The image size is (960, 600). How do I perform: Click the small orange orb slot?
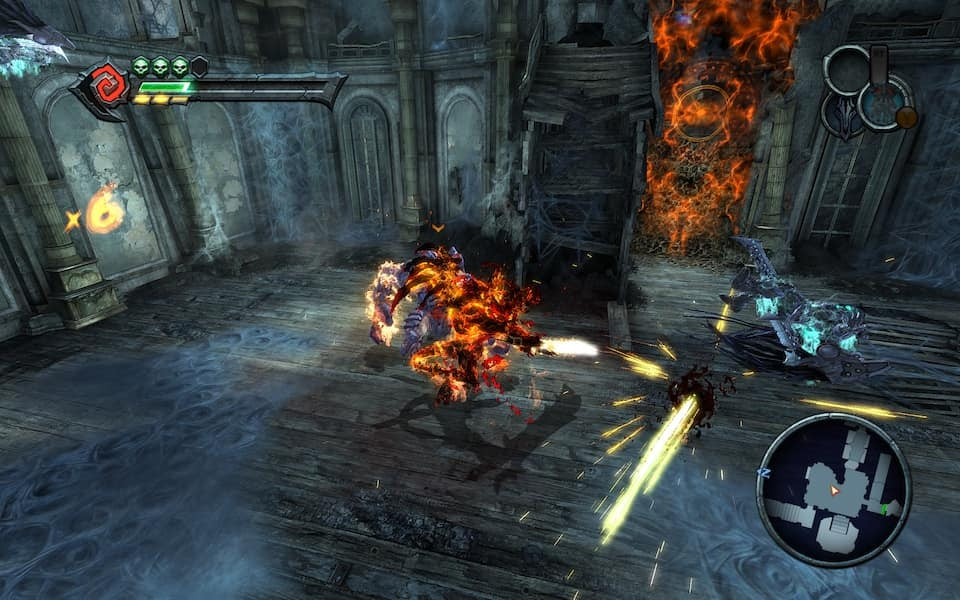coord(906,117)
